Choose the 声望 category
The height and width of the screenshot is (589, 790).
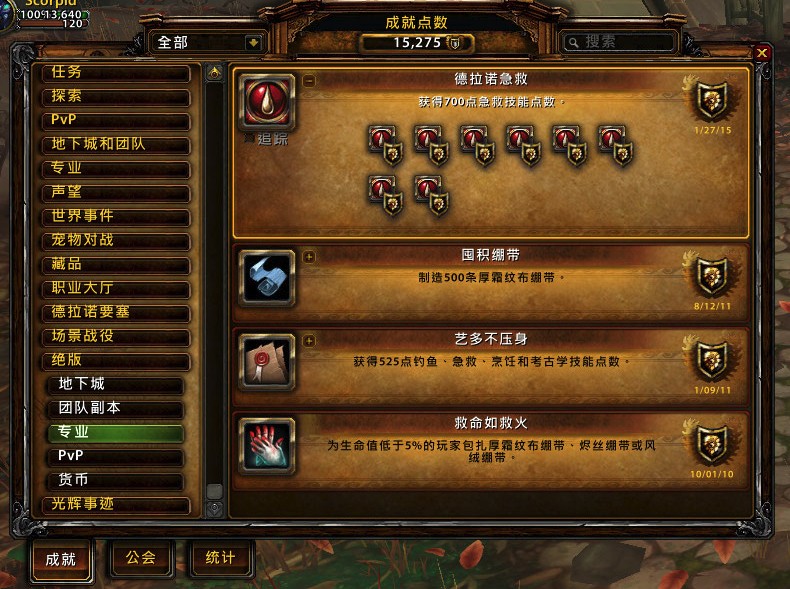coord(115,192)
